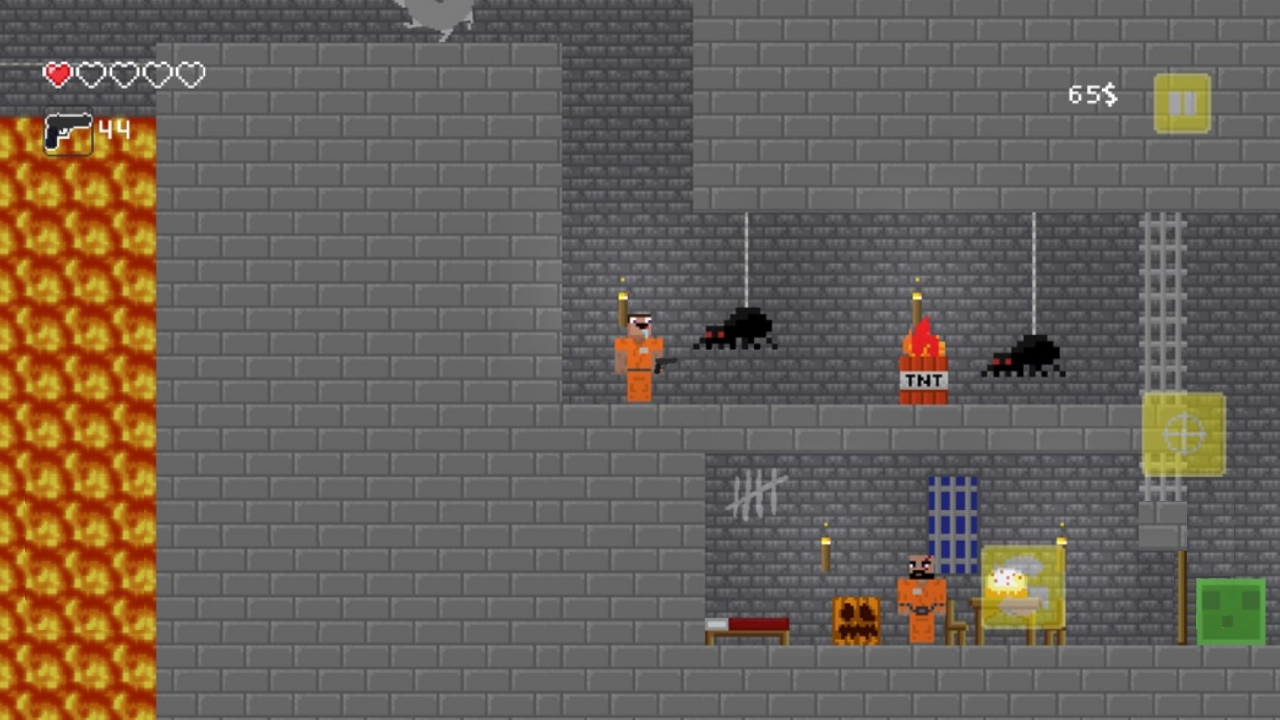This screenshot has width=1280, height=720.
Task: Click the filled red heart
Action: 57,74
